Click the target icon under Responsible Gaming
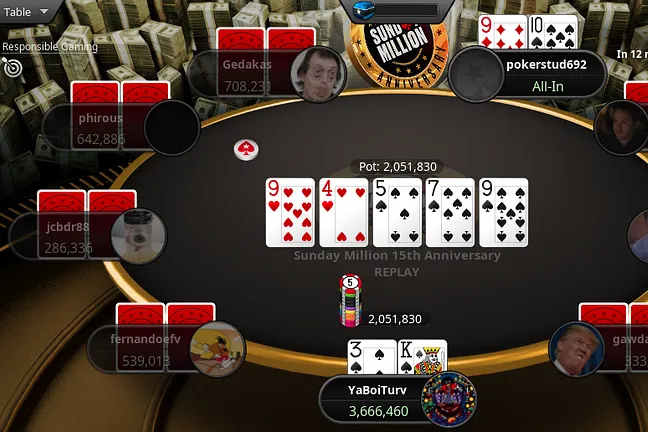 [13, 67]
